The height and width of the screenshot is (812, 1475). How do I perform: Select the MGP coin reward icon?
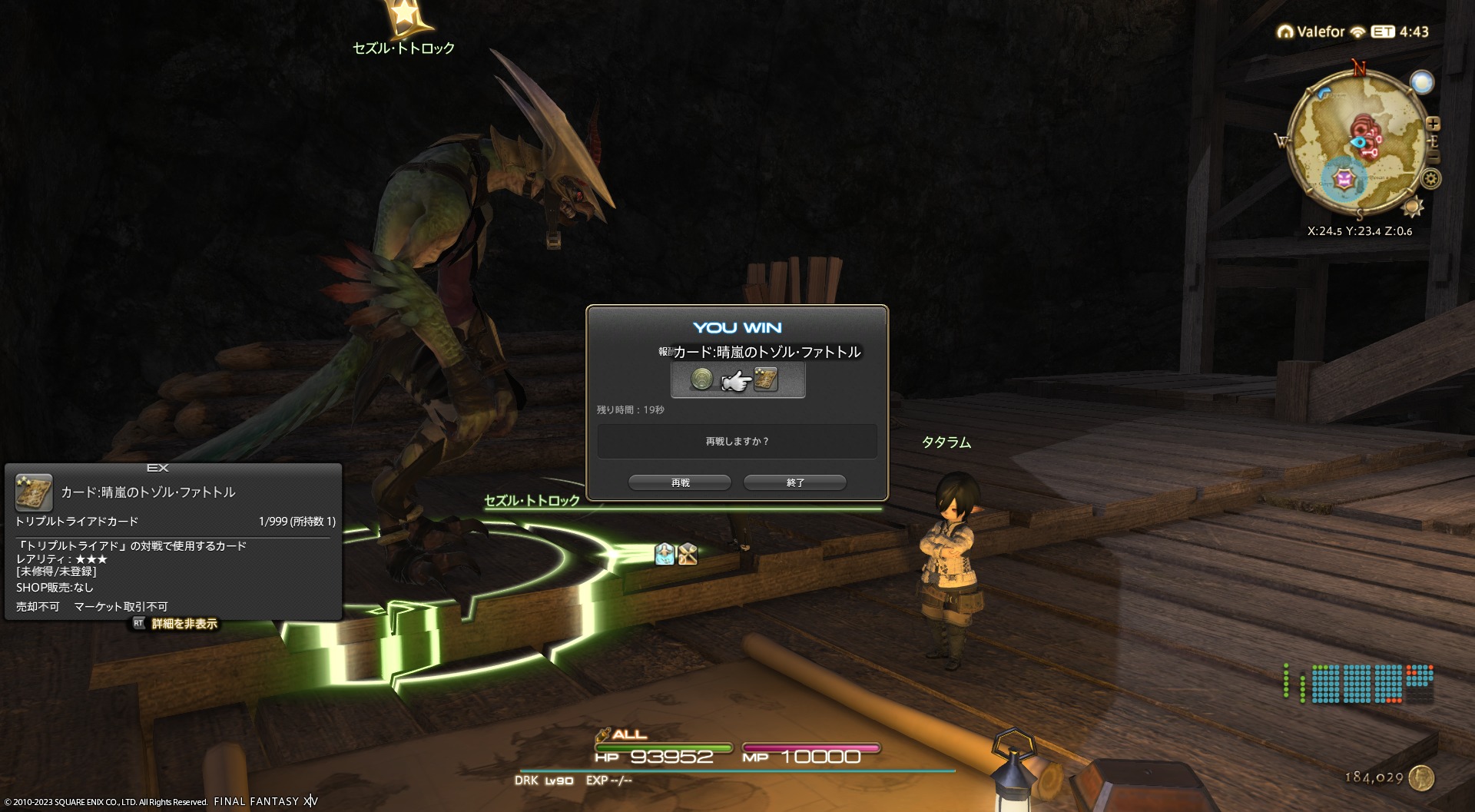[702, 379]
